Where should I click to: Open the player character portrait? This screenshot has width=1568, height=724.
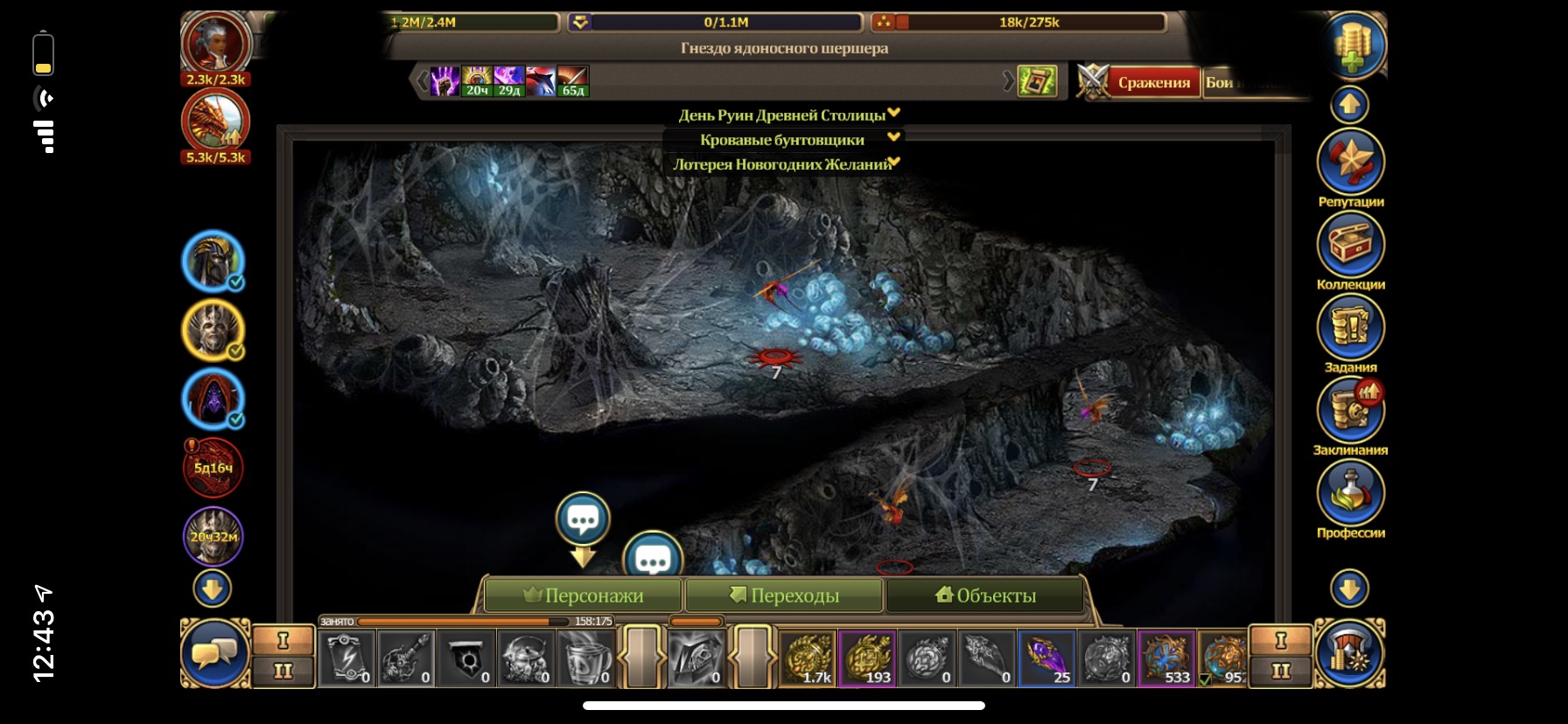point(215,42)
